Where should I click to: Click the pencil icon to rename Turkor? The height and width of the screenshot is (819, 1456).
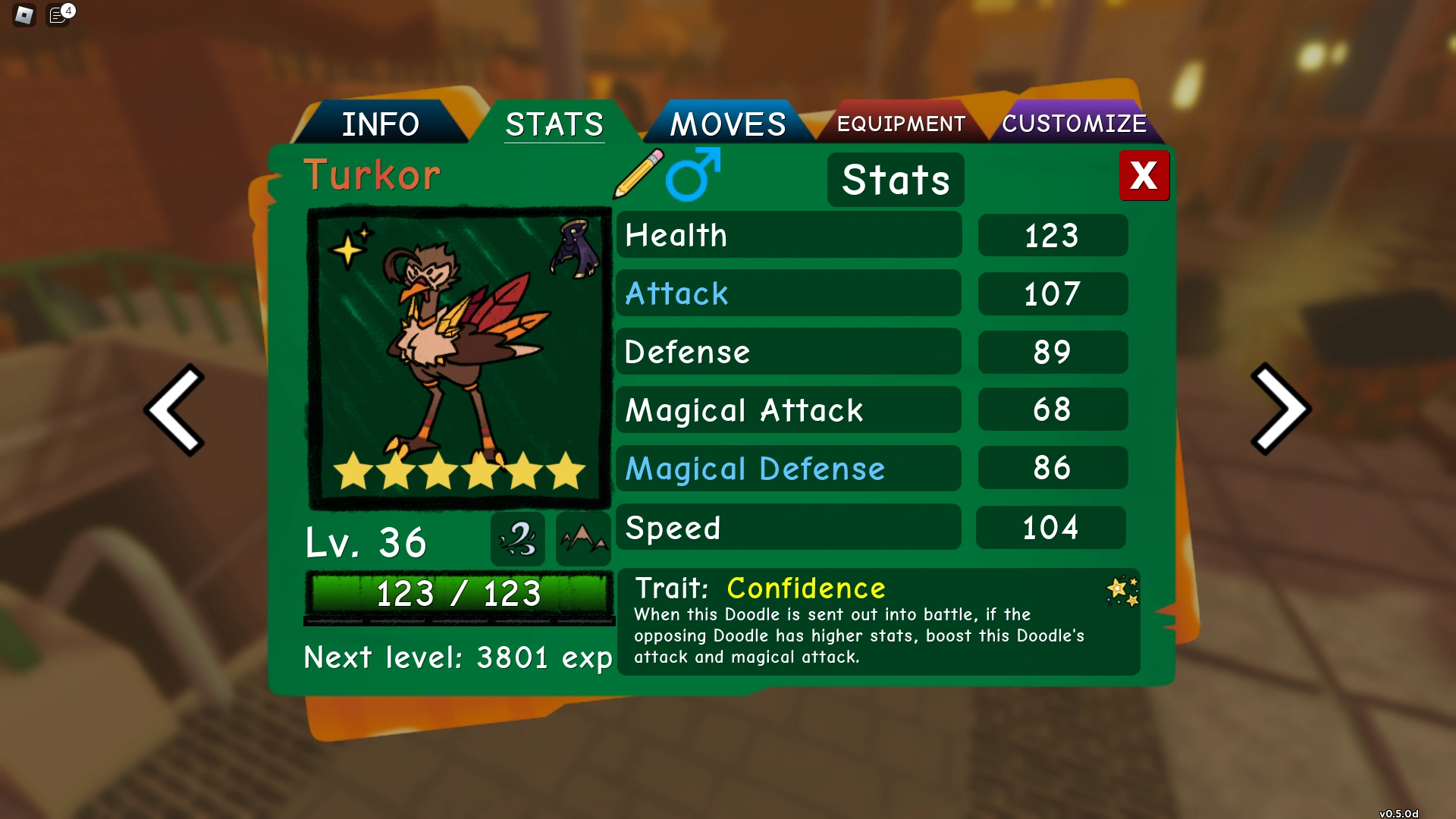(635, 174)
